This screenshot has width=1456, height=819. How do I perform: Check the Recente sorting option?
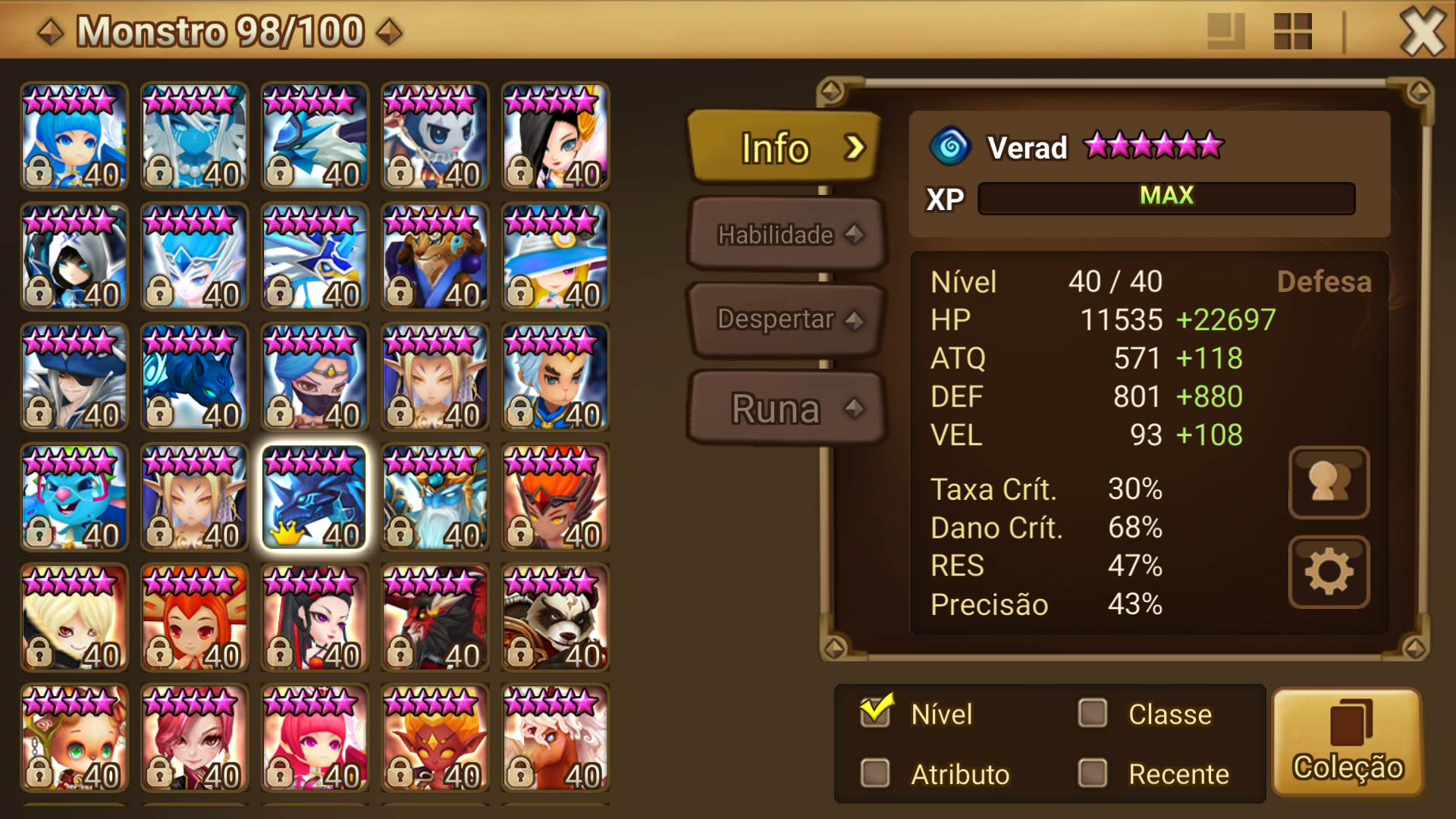1092,774
